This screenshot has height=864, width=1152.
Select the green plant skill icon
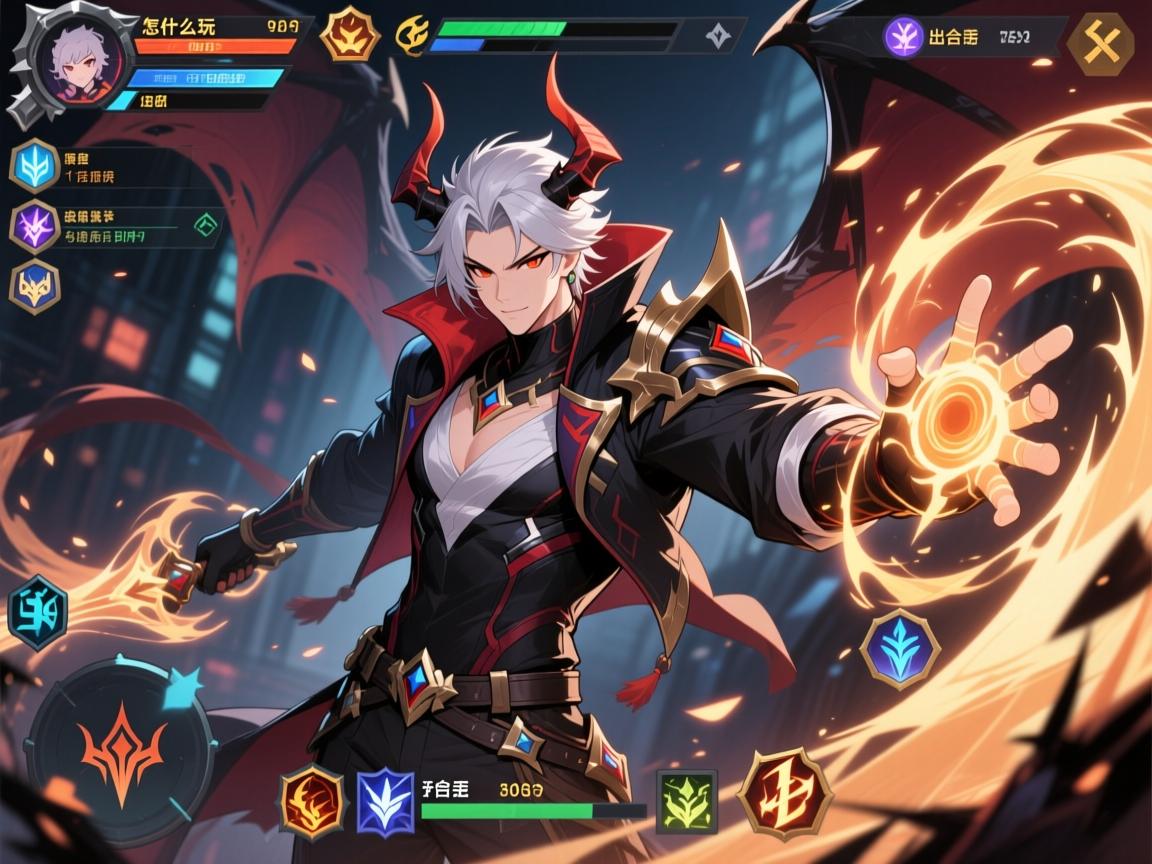point(687,802)
